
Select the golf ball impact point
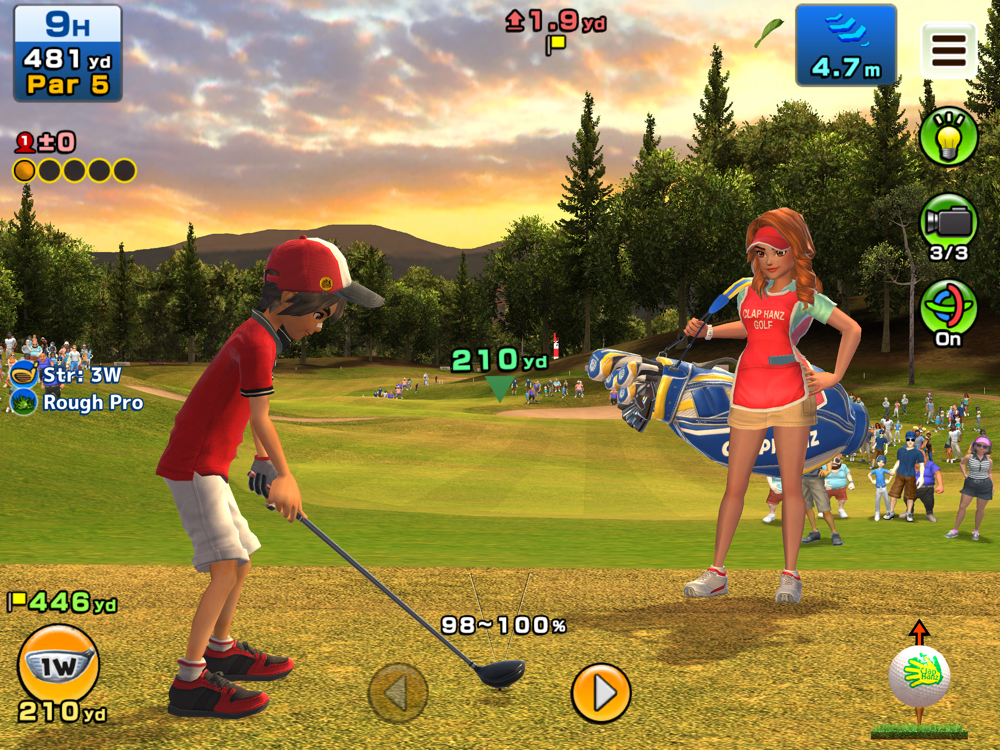[919, 677]
